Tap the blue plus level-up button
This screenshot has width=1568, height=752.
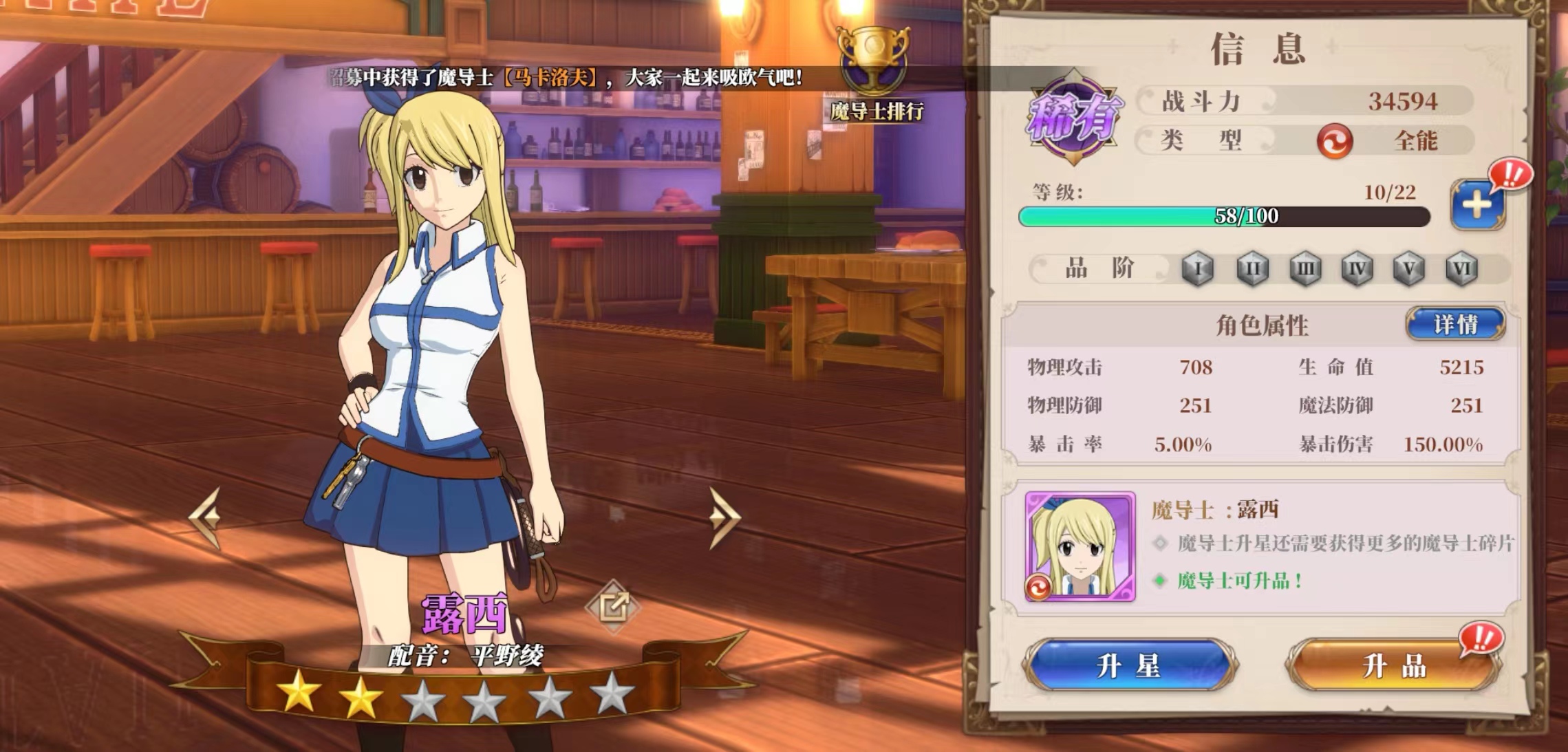pyautogui.click(x=1476, y=205)
